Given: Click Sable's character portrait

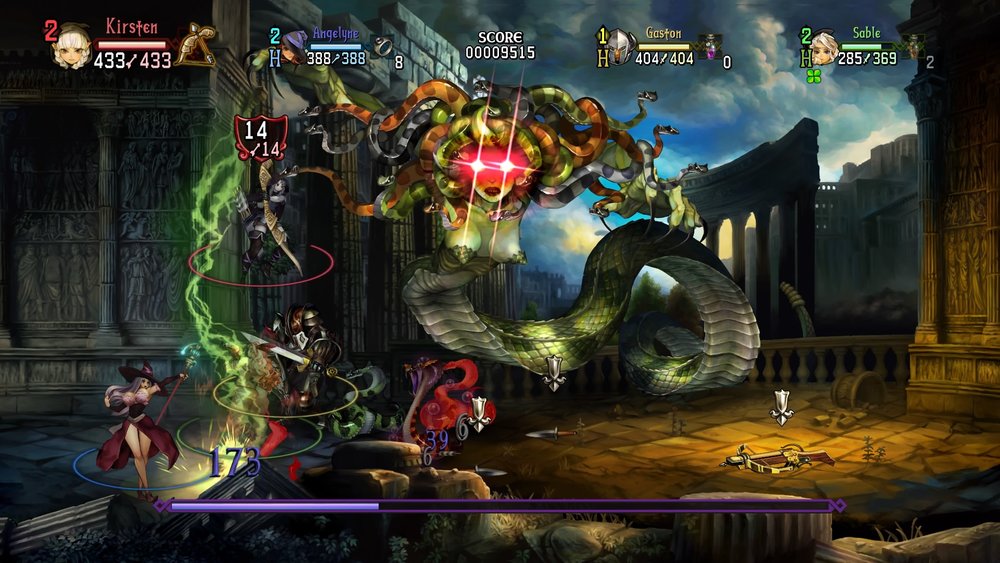Looking at the screenshot, I should (823, 46).
